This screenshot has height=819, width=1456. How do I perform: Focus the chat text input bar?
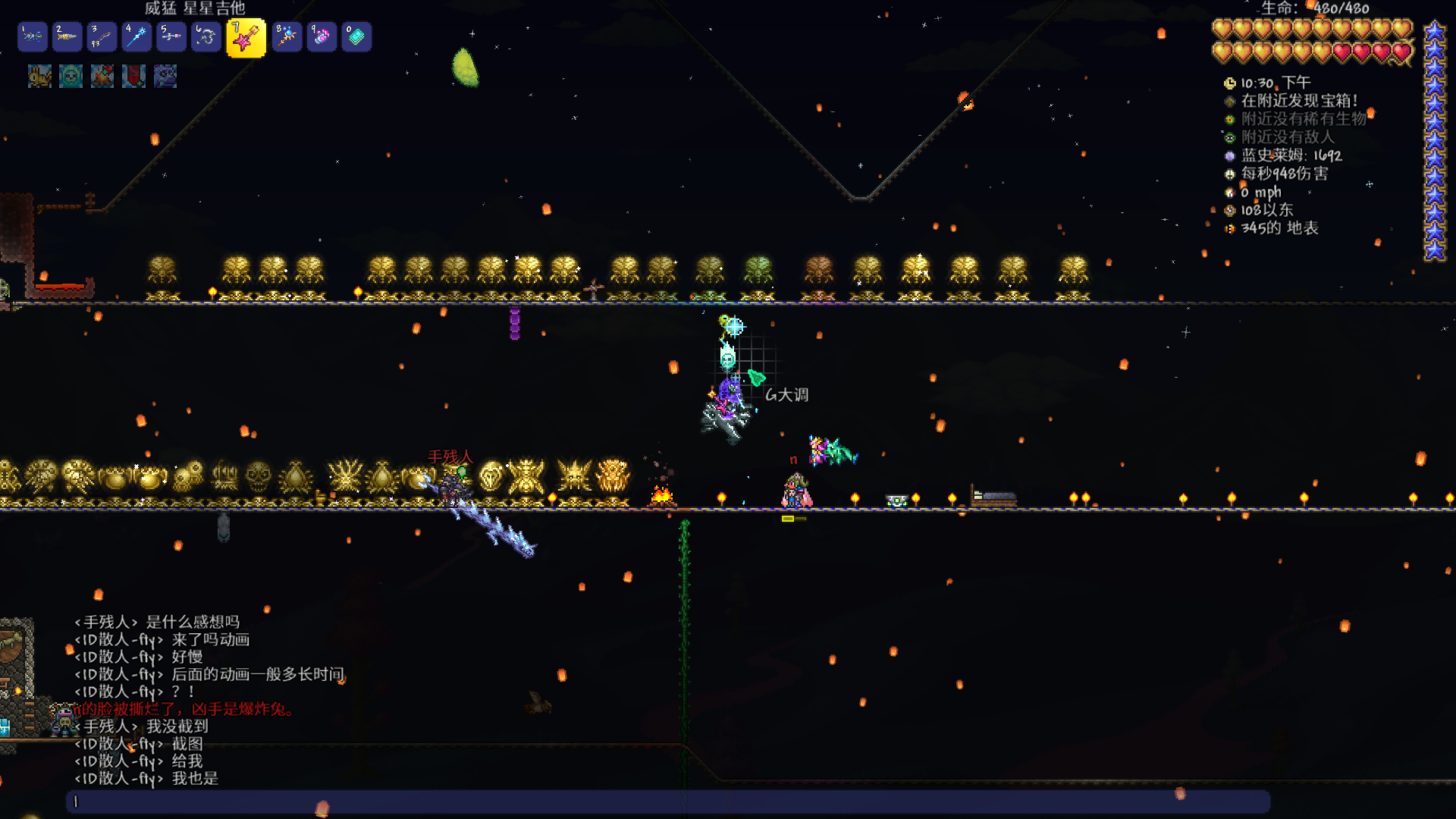point(667,802)
